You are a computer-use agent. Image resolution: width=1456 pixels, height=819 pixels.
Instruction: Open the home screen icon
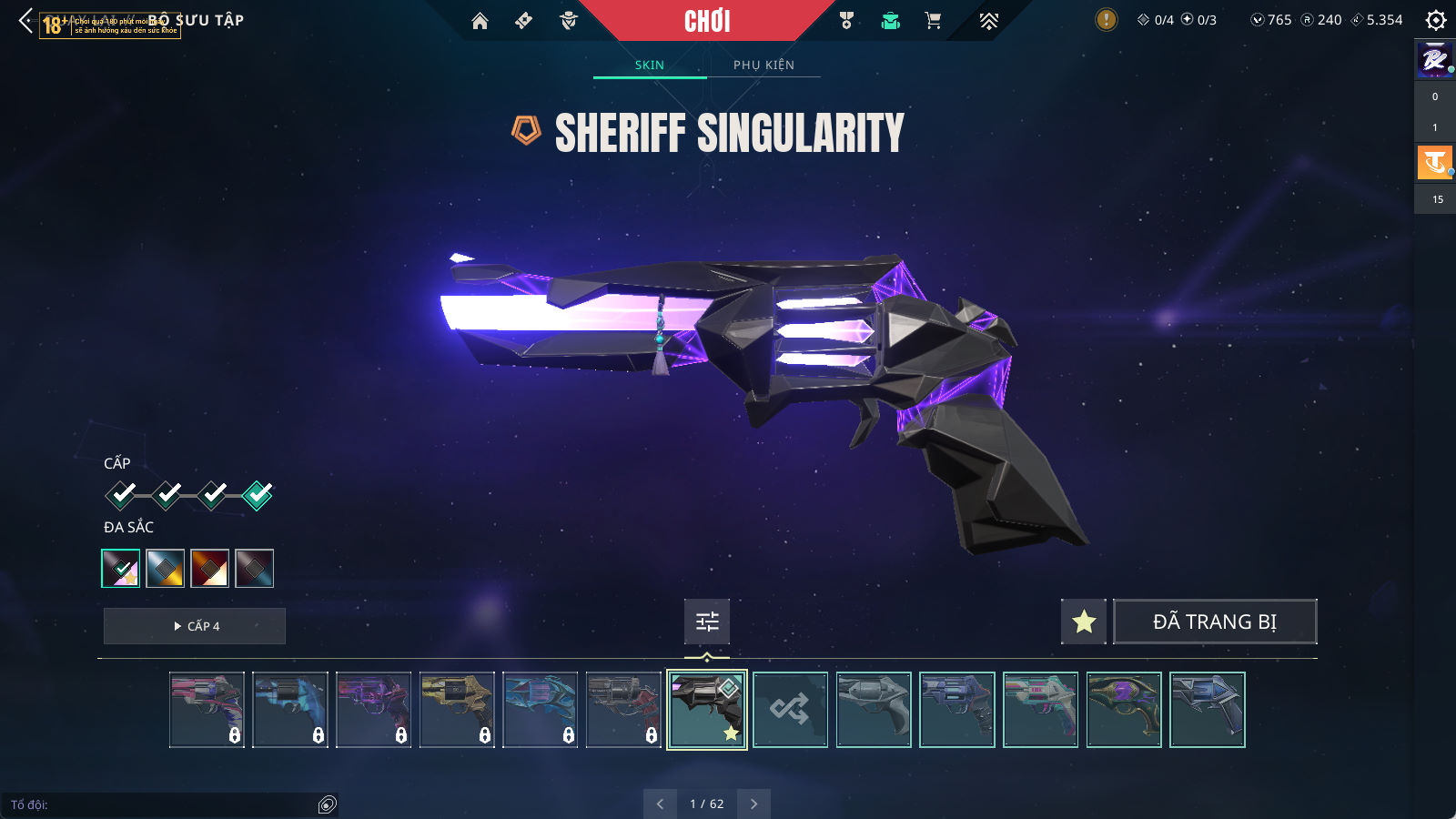tap(480, 21)
